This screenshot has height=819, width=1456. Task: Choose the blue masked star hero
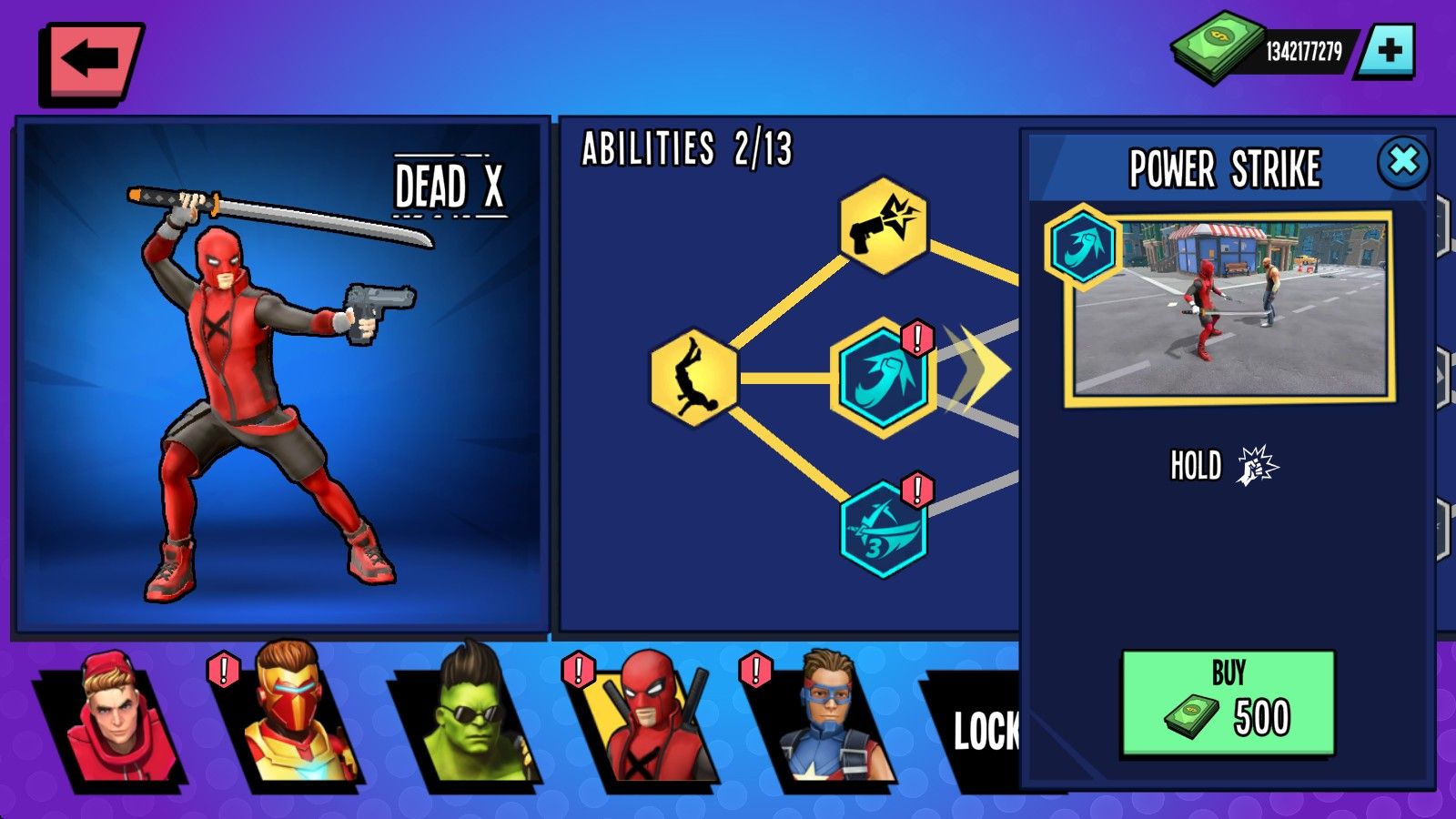[x=821, y=721]
